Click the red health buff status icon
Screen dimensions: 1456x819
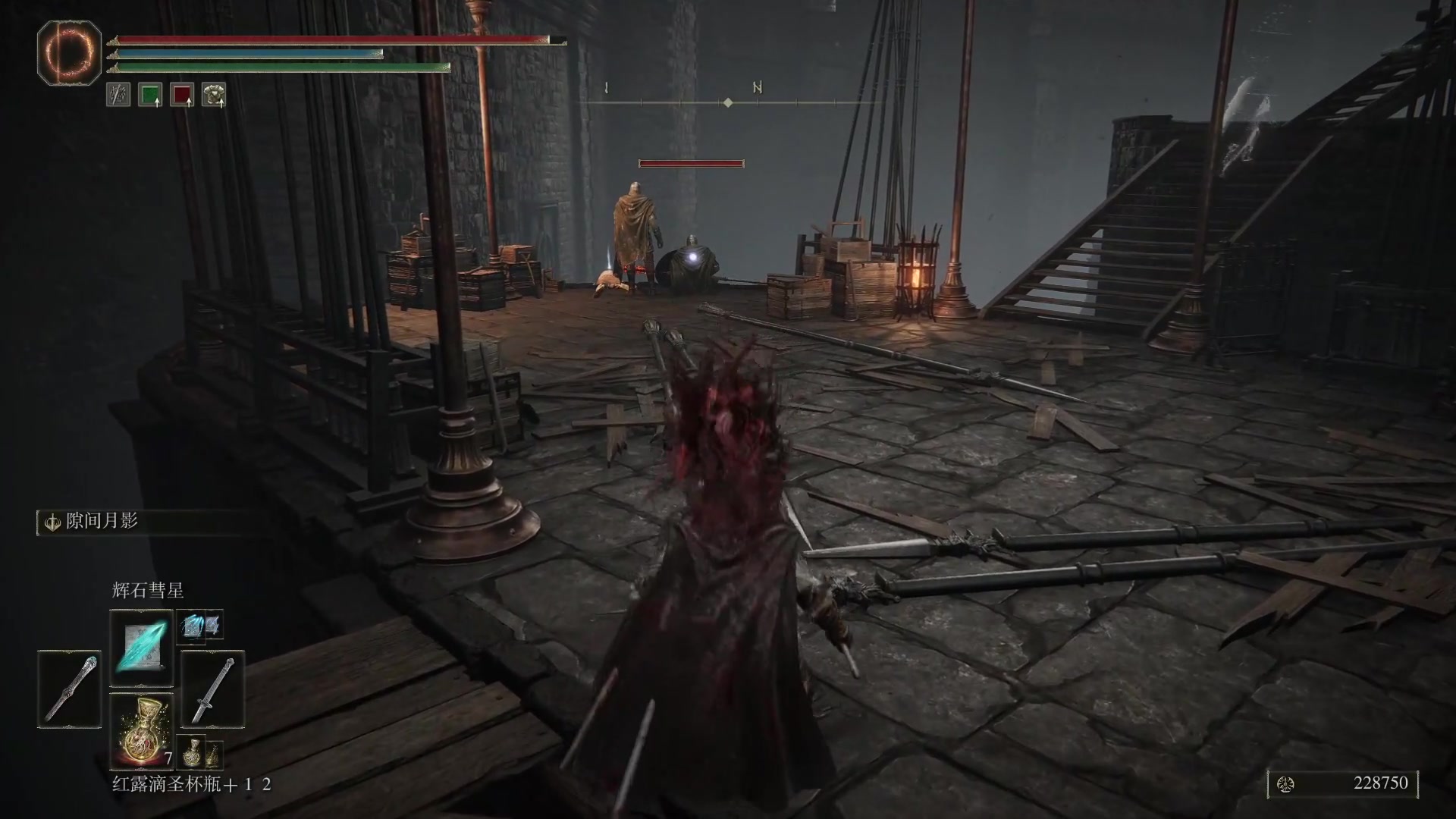tap(182, 95)
